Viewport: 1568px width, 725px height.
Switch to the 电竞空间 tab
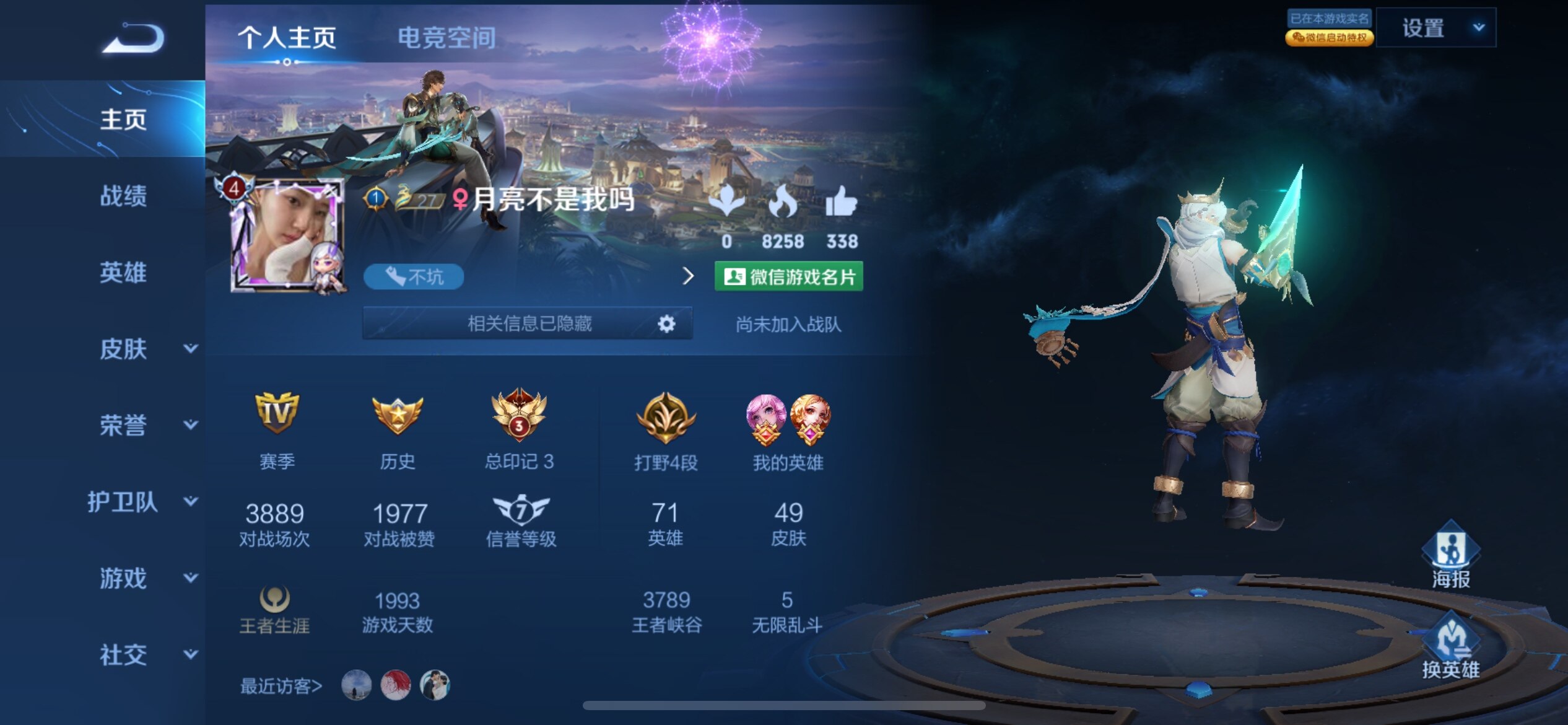click(446, 38)
